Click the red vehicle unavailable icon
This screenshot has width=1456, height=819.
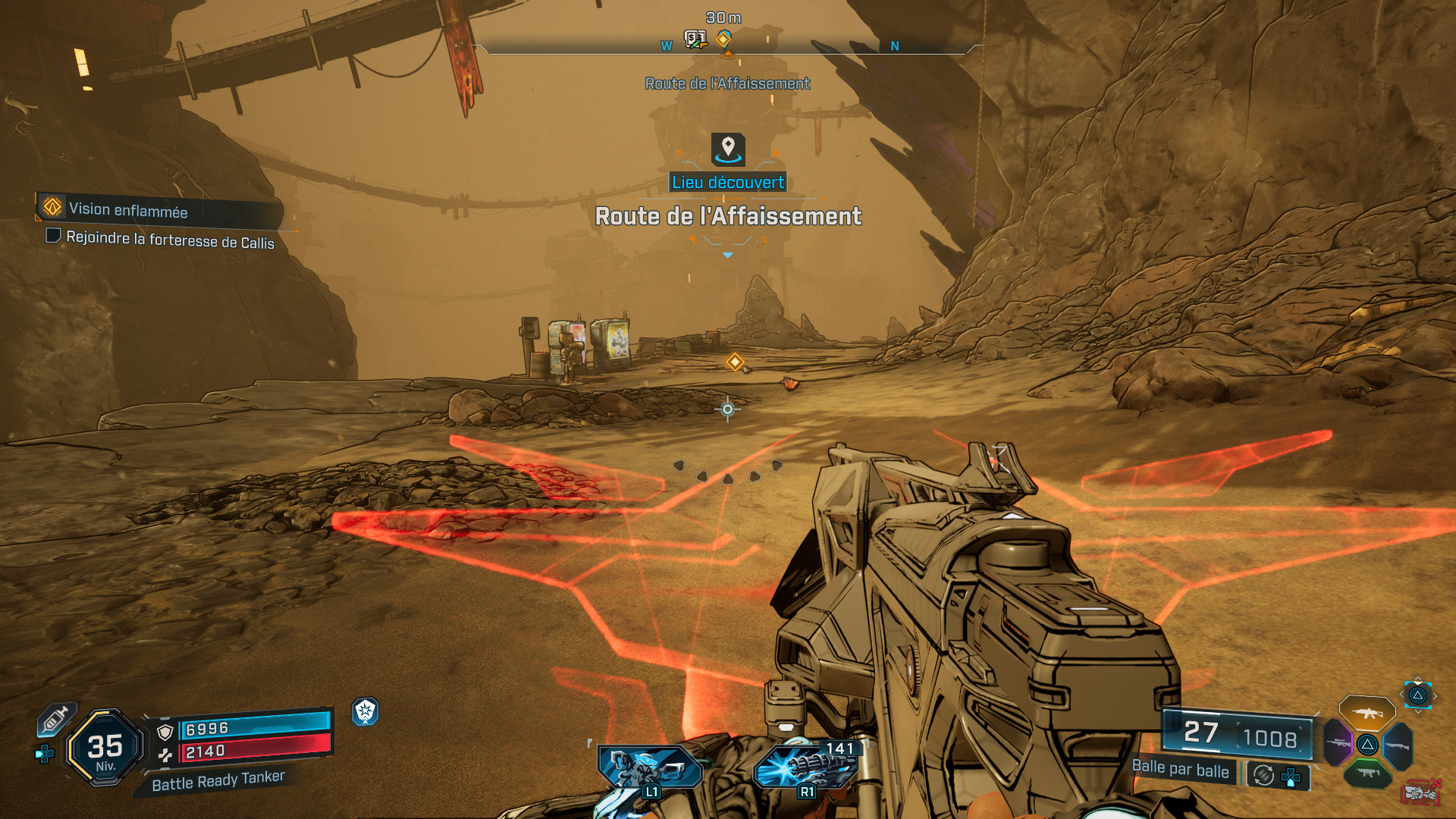[1420, 792]
